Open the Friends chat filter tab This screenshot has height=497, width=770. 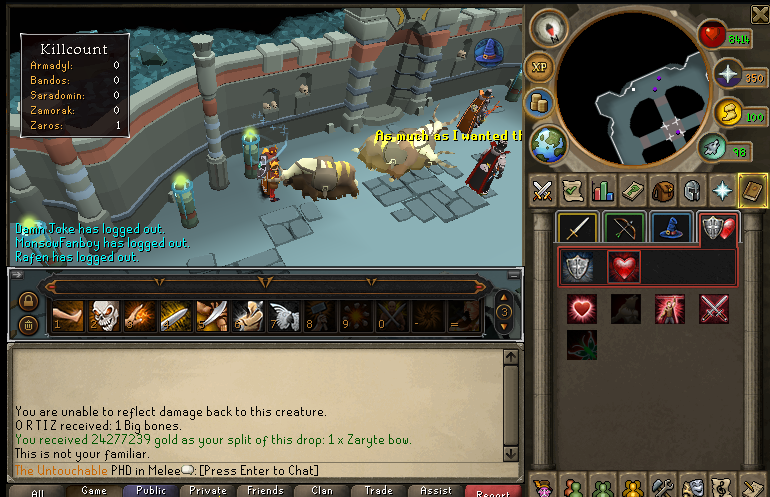tap(265, 491)
